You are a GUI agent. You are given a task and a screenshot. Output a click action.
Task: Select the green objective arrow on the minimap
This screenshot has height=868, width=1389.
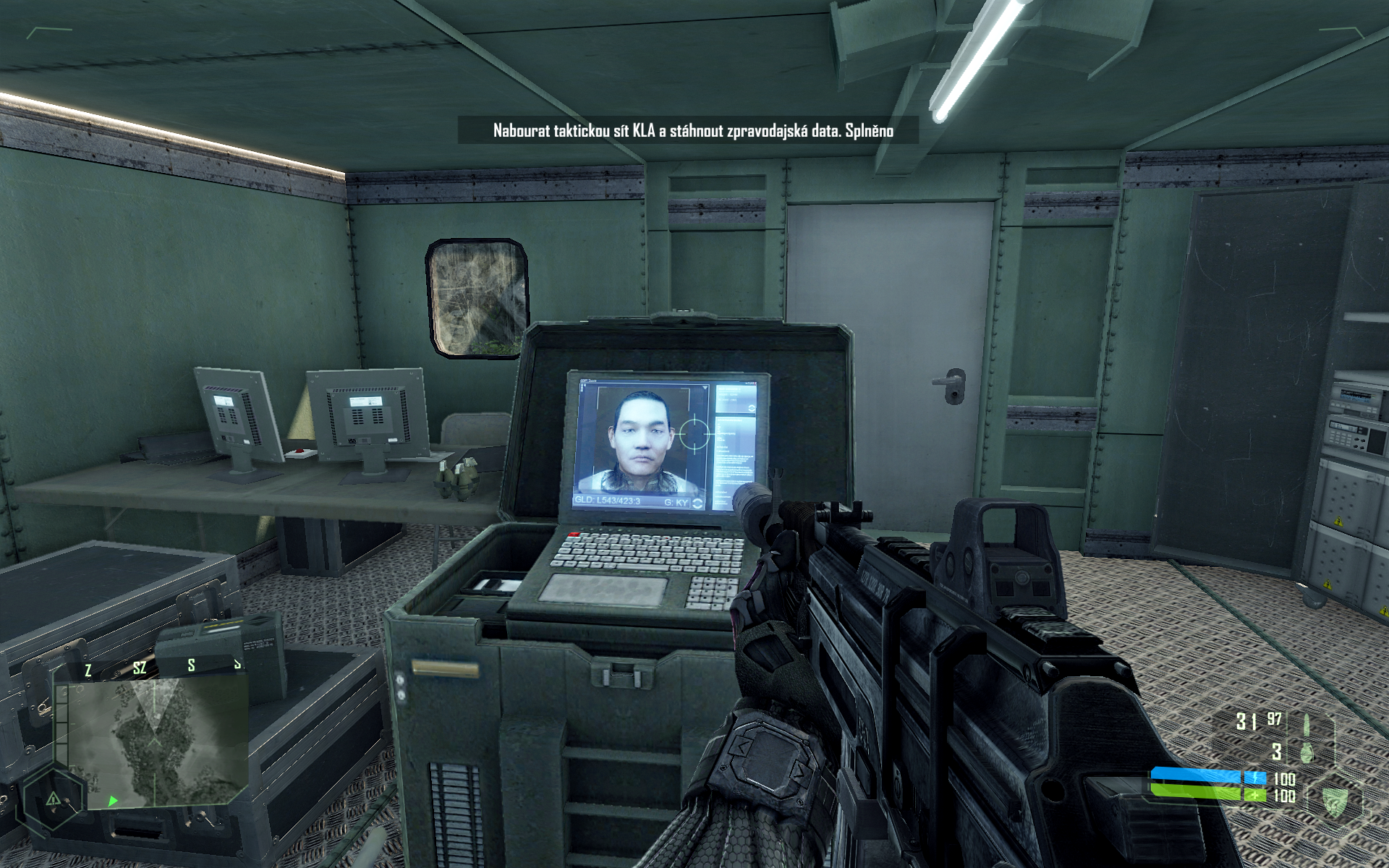point(113,801)
